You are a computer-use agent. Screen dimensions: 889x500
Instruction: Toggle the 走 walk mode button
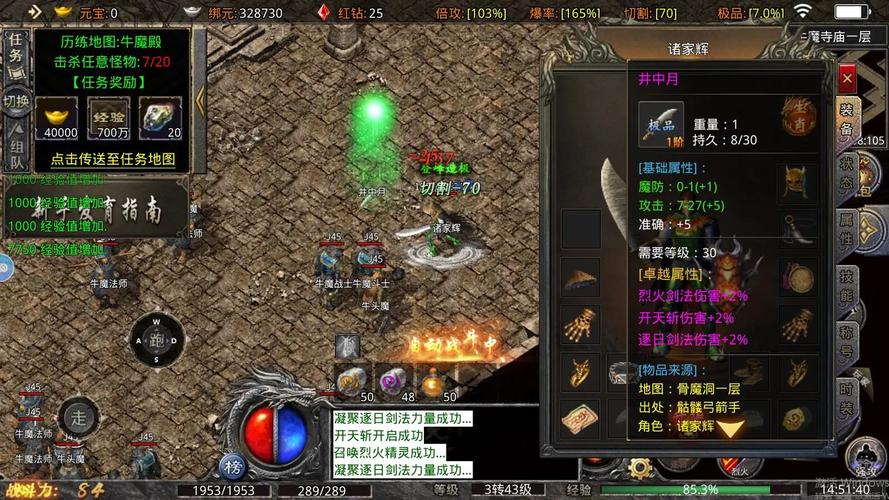coord(77,416)
